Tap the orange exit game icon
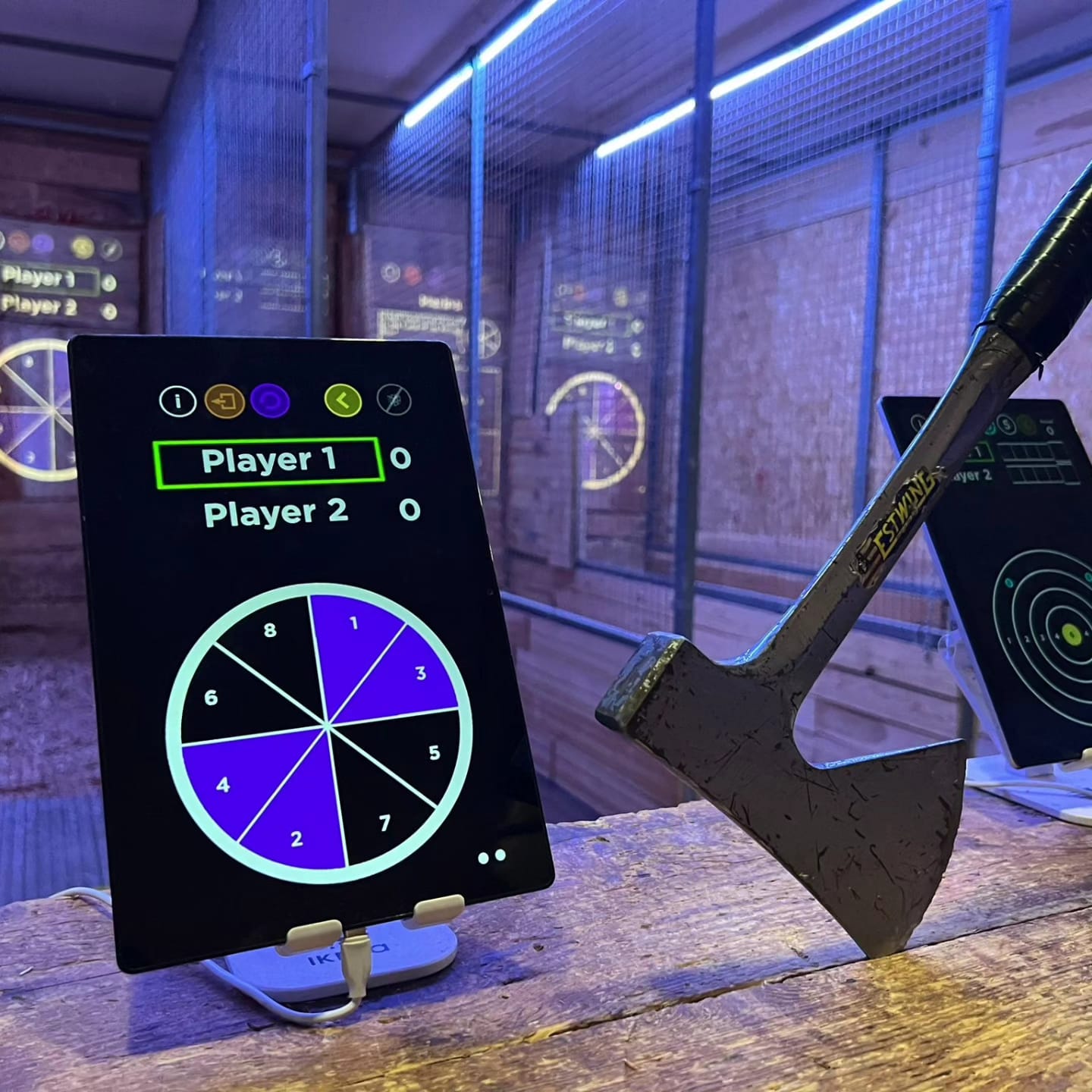 pyautogui.click(x=224, y=400)
